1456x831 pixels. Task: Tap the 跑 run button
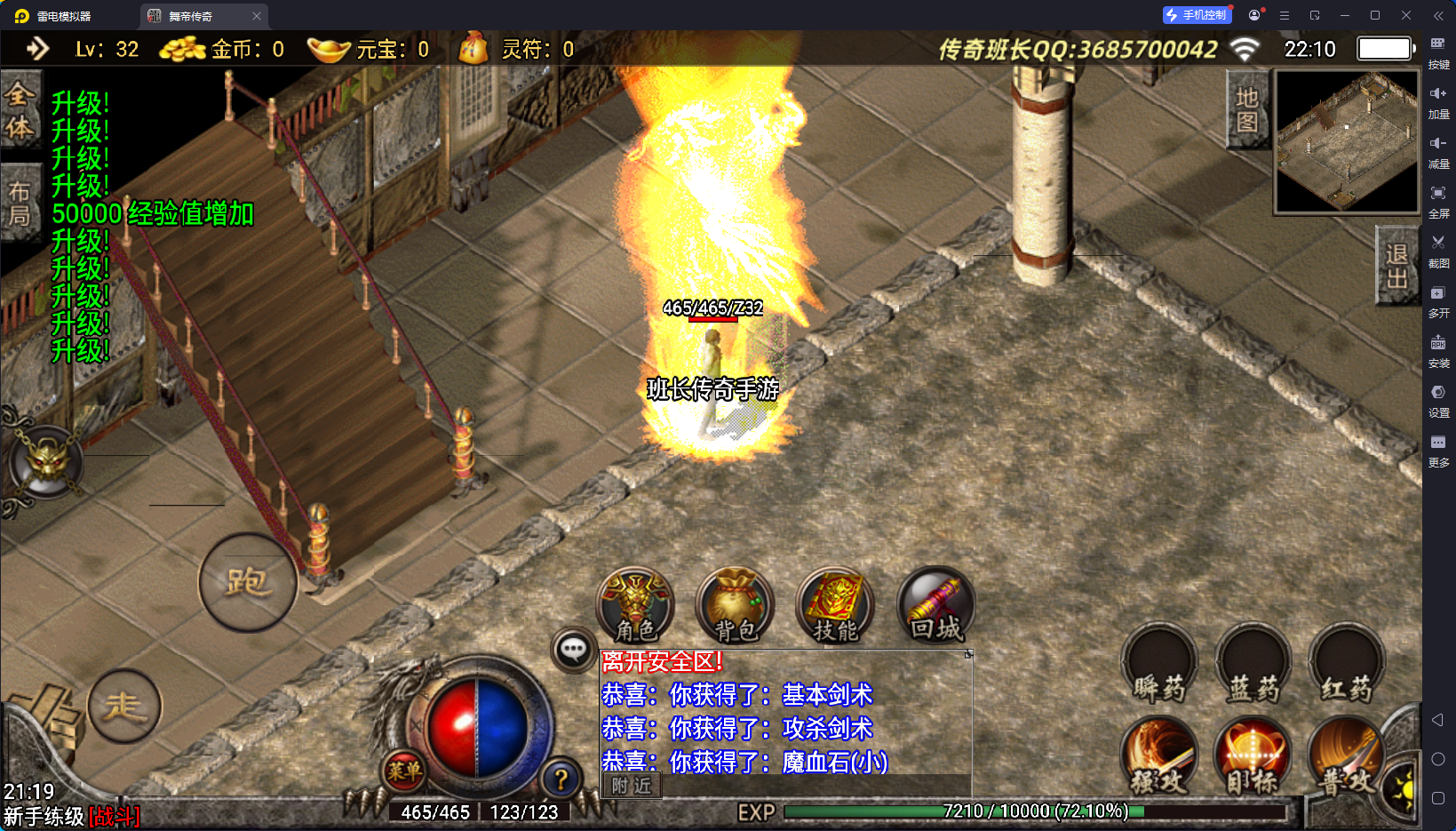click(248, 583)
